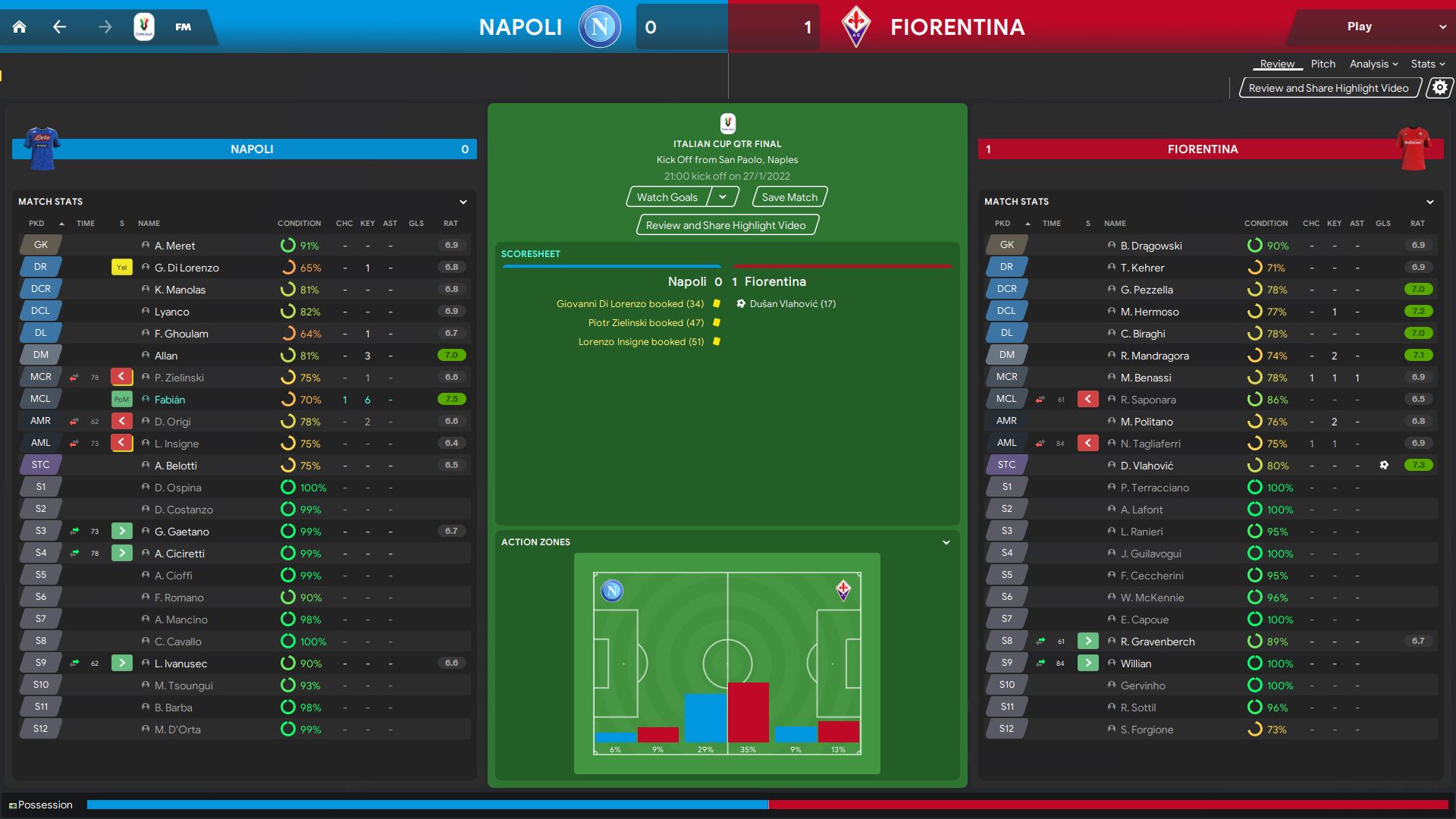Image resolution: width=1456 pixels, height=819 pixels.
Task: Open highlight video settings gear
Action: pos(1439,88)
